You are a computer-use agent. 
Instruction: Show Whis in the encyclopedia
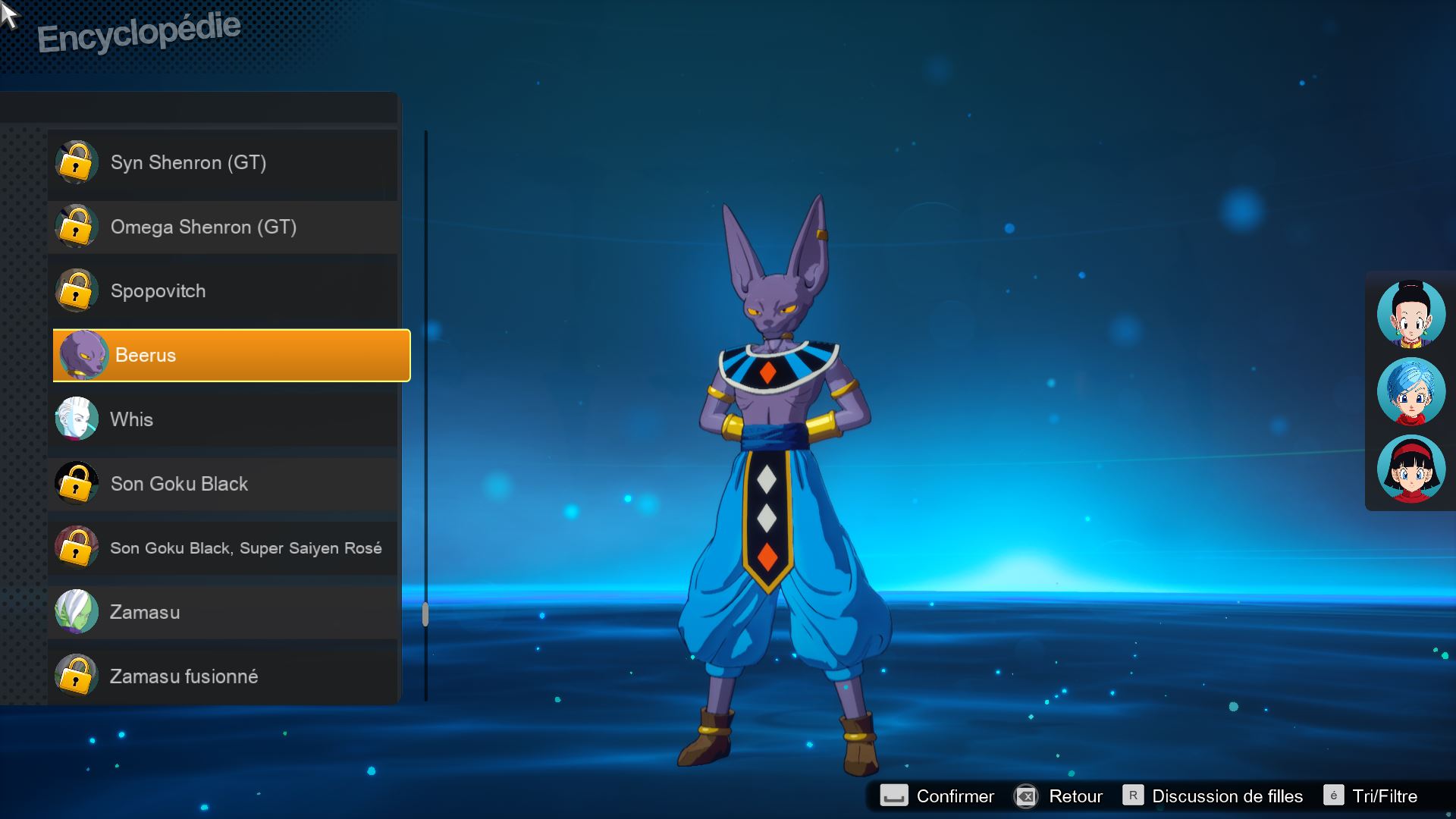coord(224,419)
